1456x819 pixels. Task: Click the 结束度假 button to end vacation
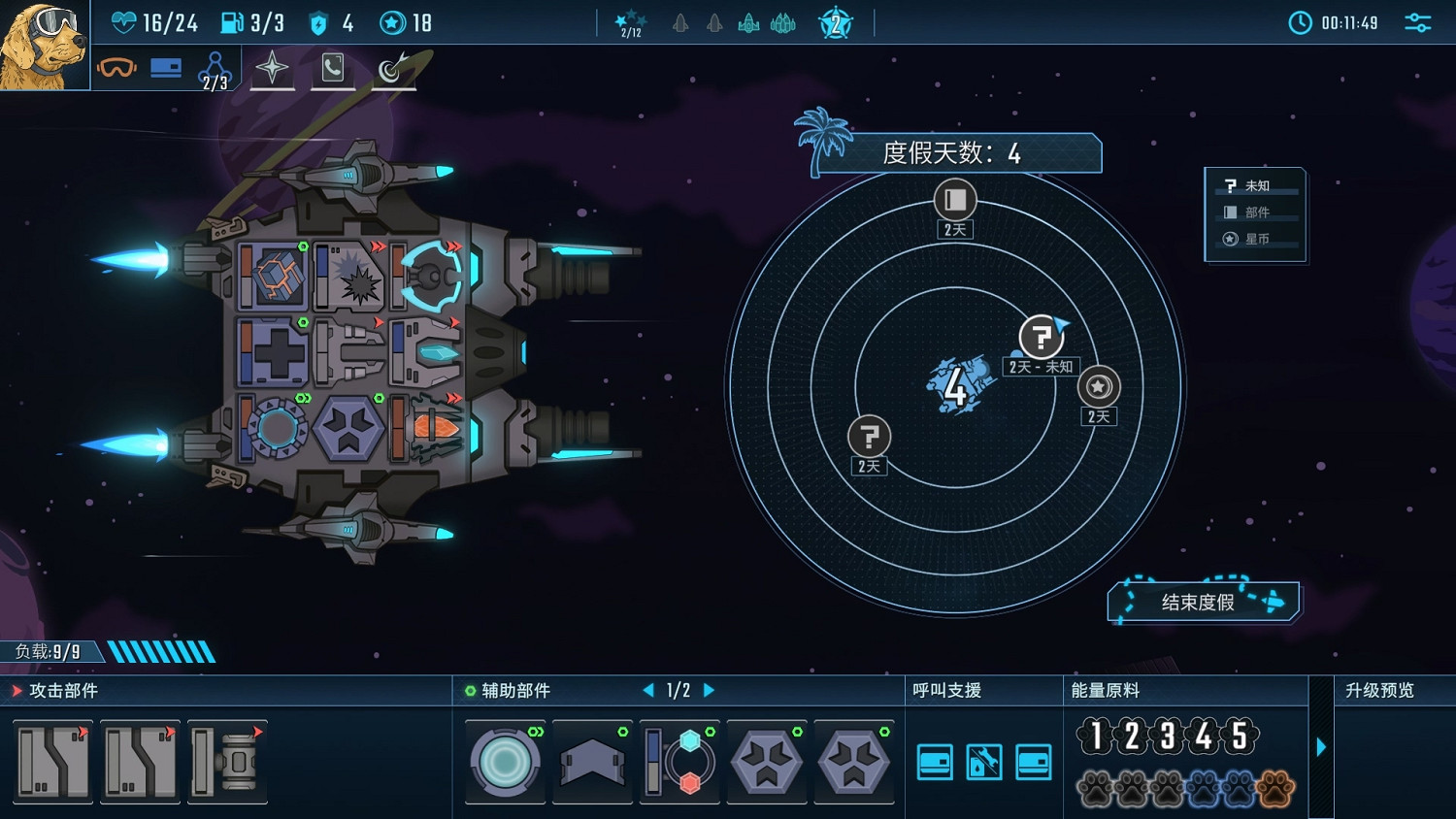[1202, 602]
